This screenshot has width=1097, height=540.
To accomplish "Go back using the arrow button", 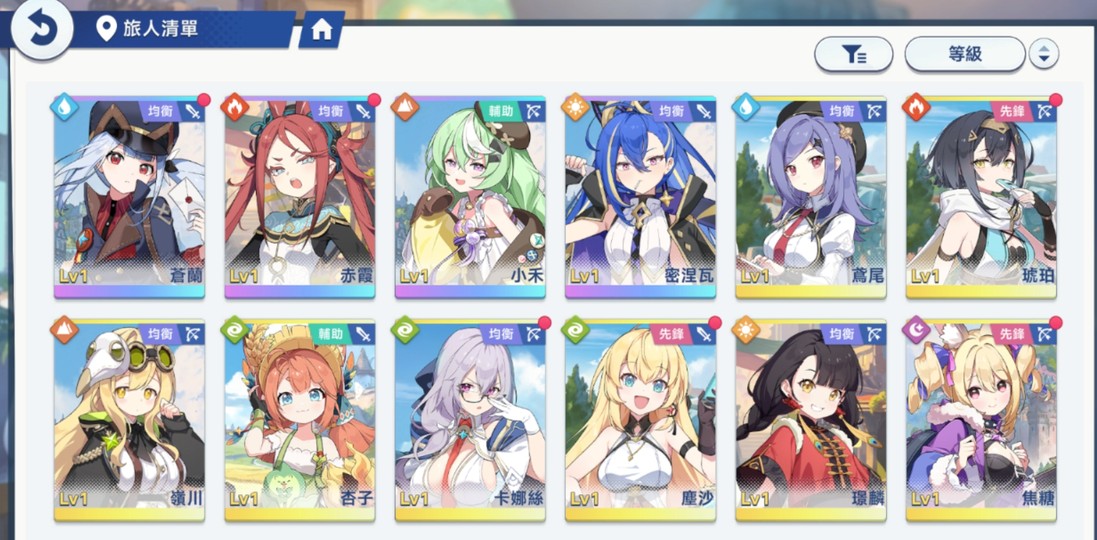I will pos(41,29).
